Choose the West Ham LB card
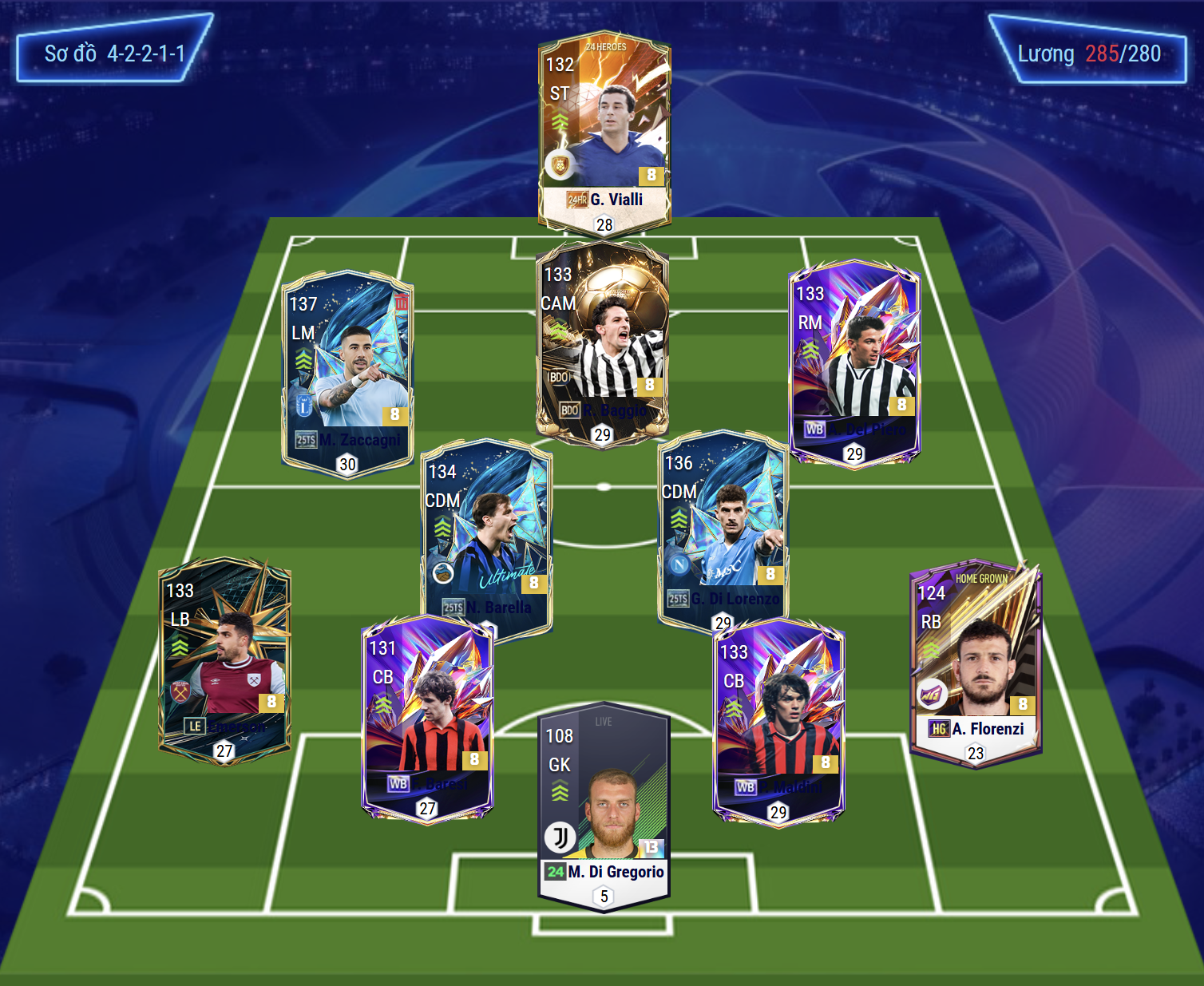Viewport: 1204px width, 986px height. 224,659
